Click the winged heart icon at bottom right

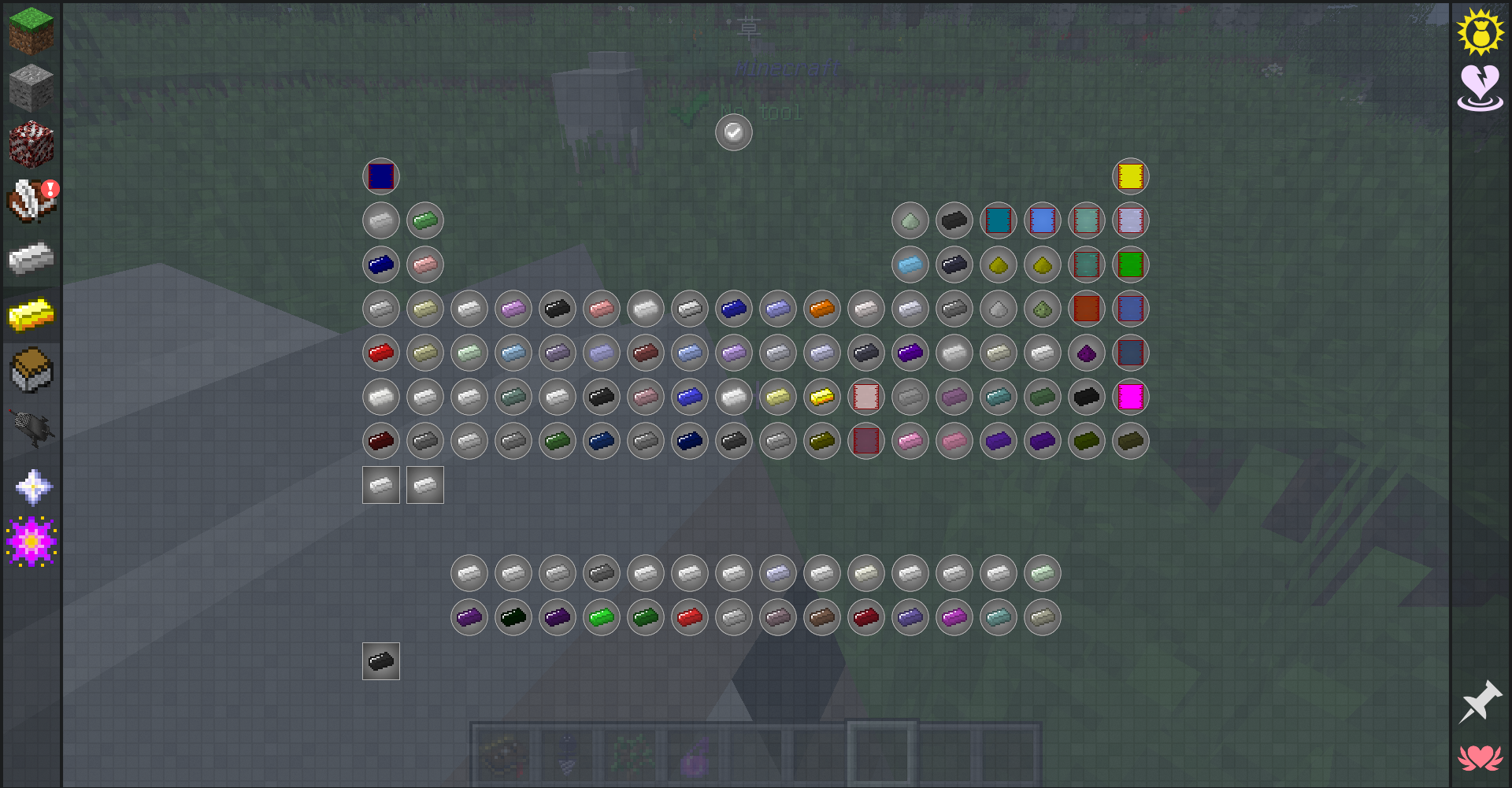point(1481,757)
